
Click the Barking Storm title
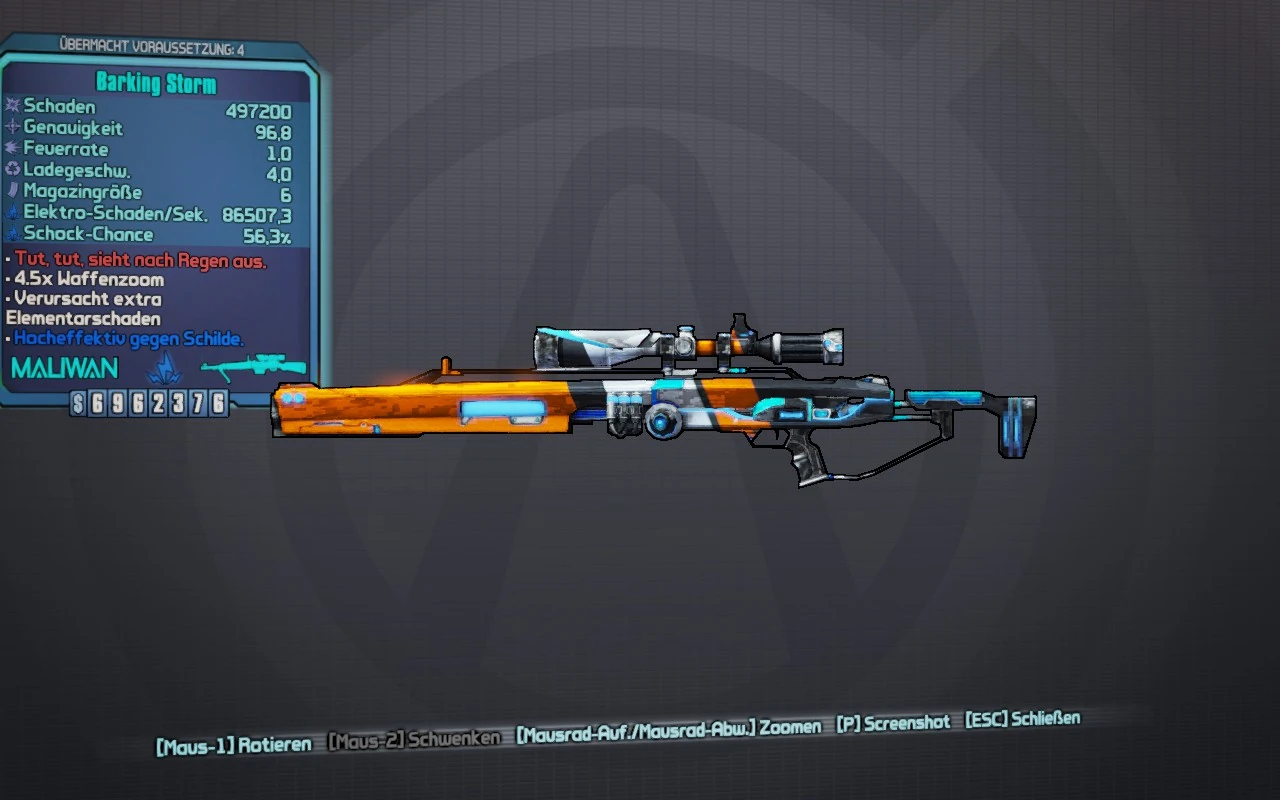(x=157, y=83)
